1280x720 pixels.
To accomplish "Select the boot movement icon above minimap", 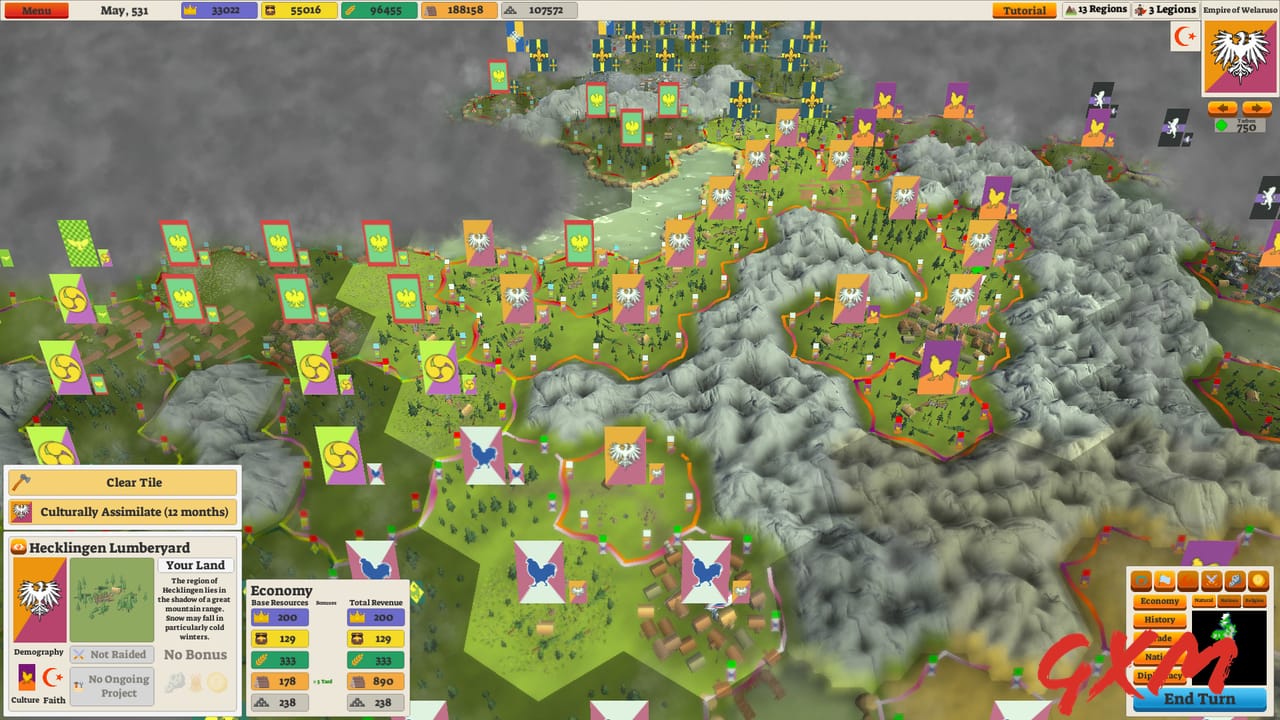I will coord(1235,580).
